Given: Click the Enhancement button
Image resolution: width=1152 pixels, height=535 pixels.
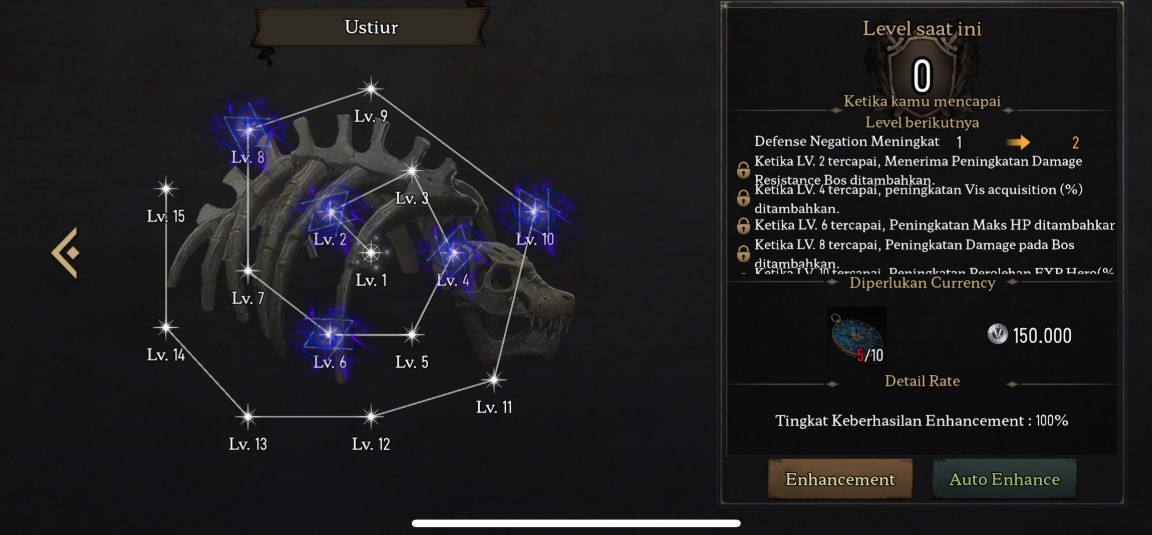Looking at the screenshot, I should tap(840, 479).
